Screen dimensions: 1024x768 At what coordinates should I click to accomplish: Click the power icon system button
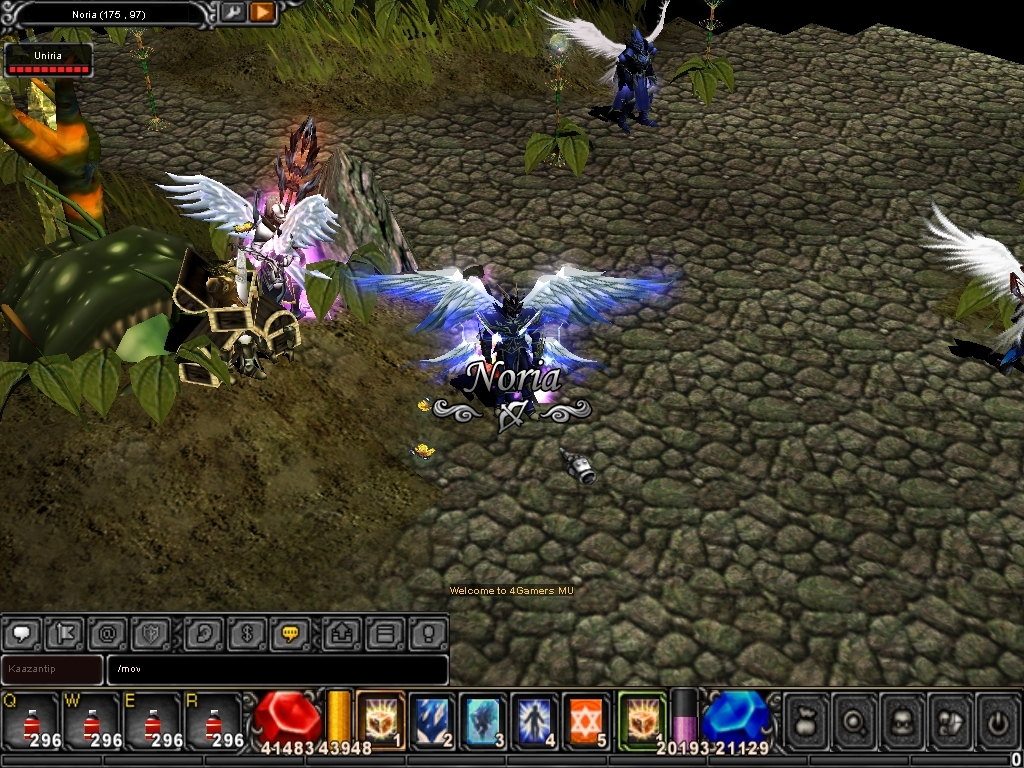pos(997,720)
